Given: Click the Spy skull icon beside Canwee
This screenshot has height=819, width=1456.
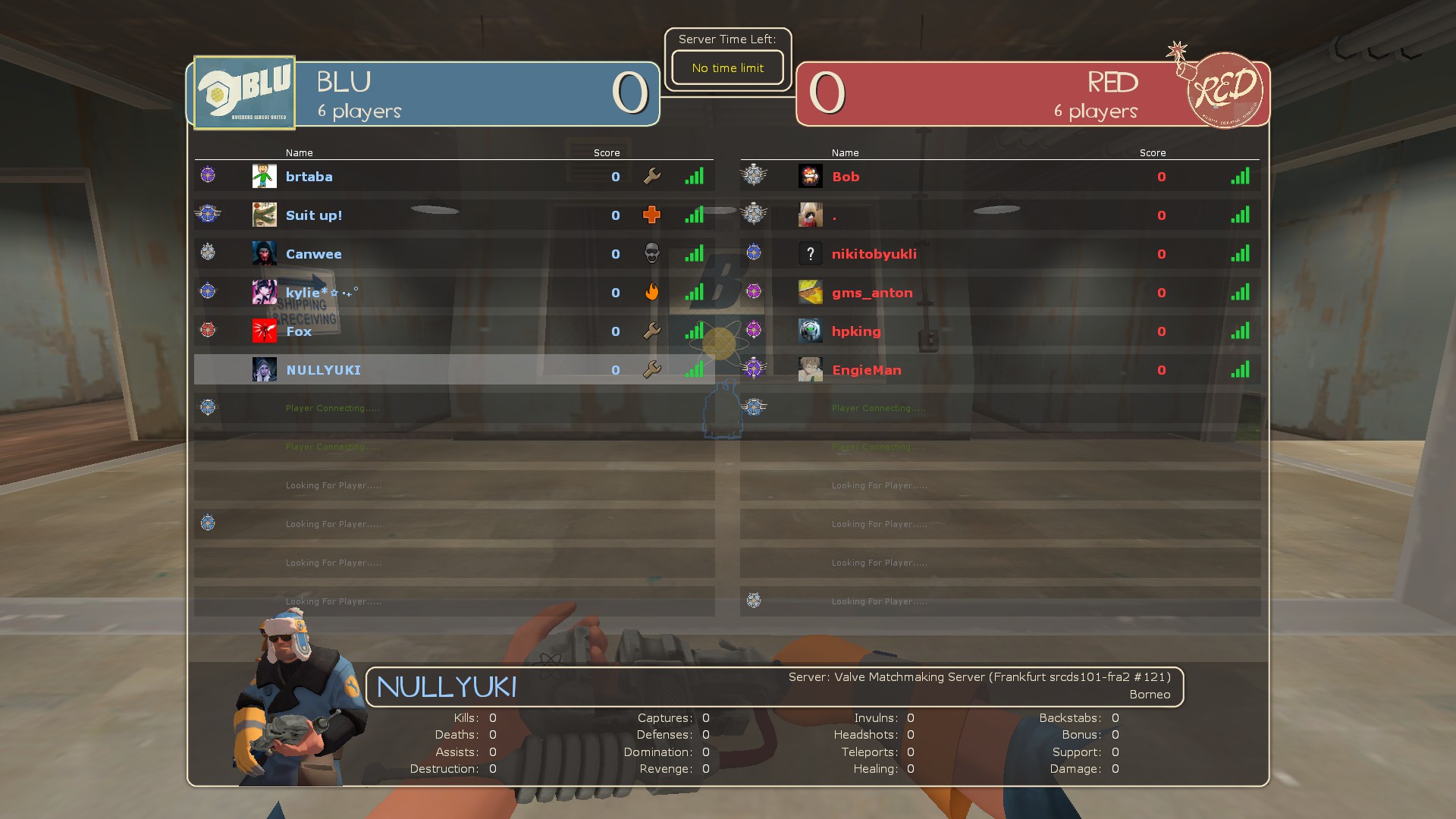Looking at the screenshot, I should pos(651,254).
